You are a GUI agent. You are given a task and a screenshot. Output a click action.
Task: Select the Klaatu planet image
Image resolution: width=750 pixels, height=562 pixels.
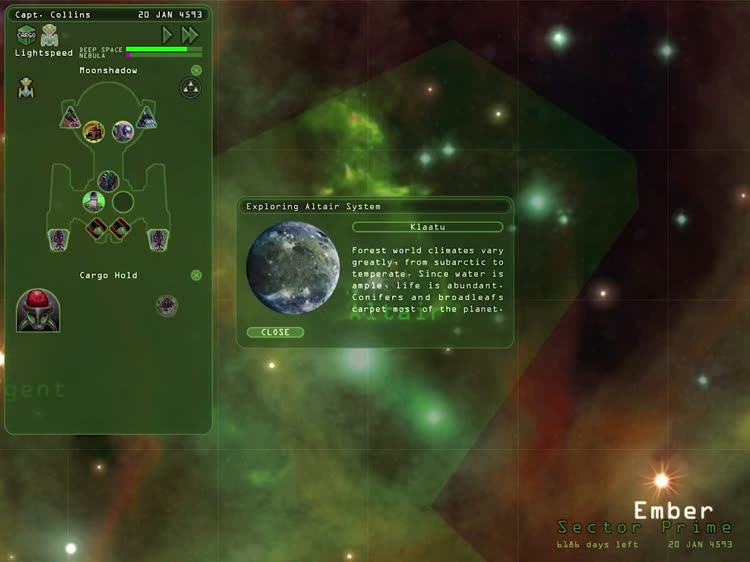(x=293, y=267)
